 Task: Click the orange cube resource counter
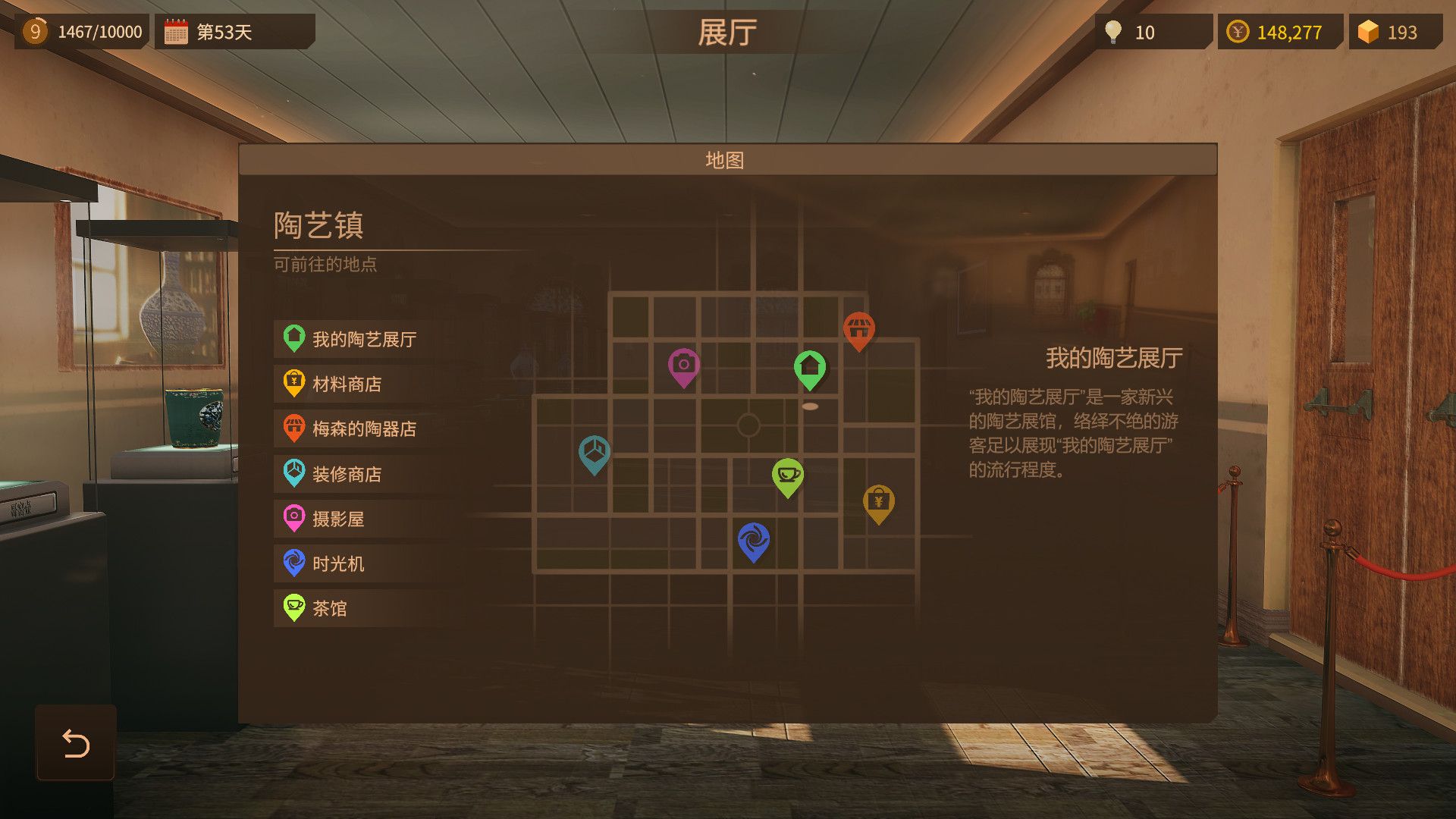tap(1395, 32)
